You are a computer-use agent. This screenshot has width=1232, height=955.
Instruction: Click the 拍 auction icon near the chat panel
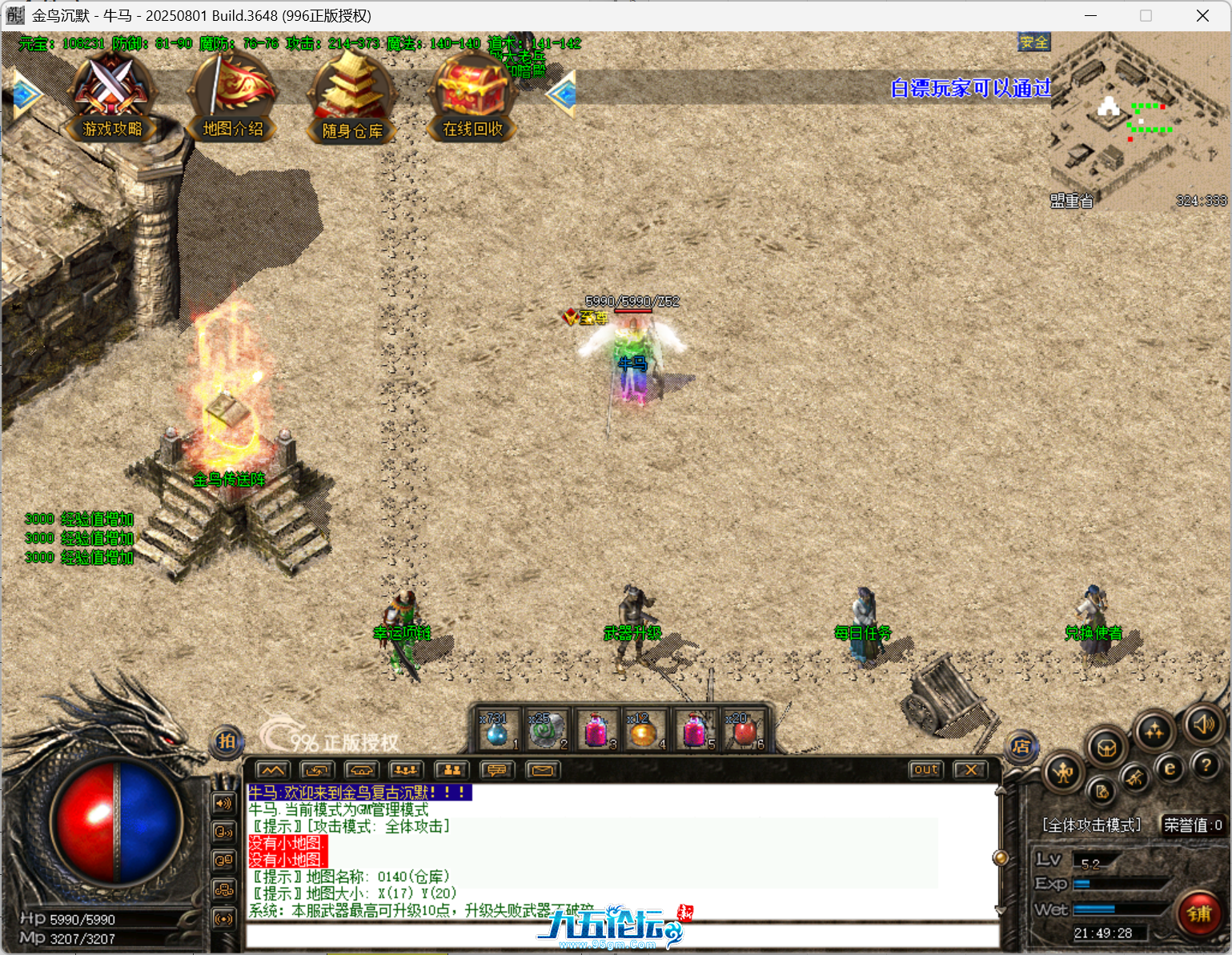[226, 742]
